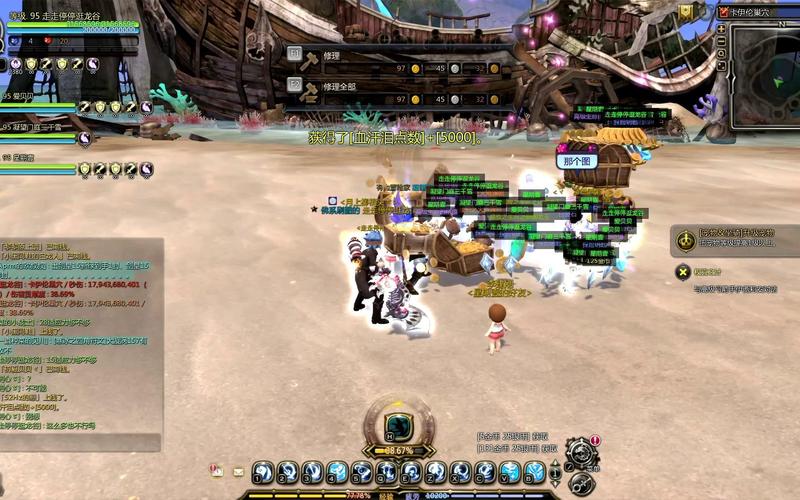Zoom in the minimap with the plus button
This screenshot has width=800, height=500.
(722, 29)
